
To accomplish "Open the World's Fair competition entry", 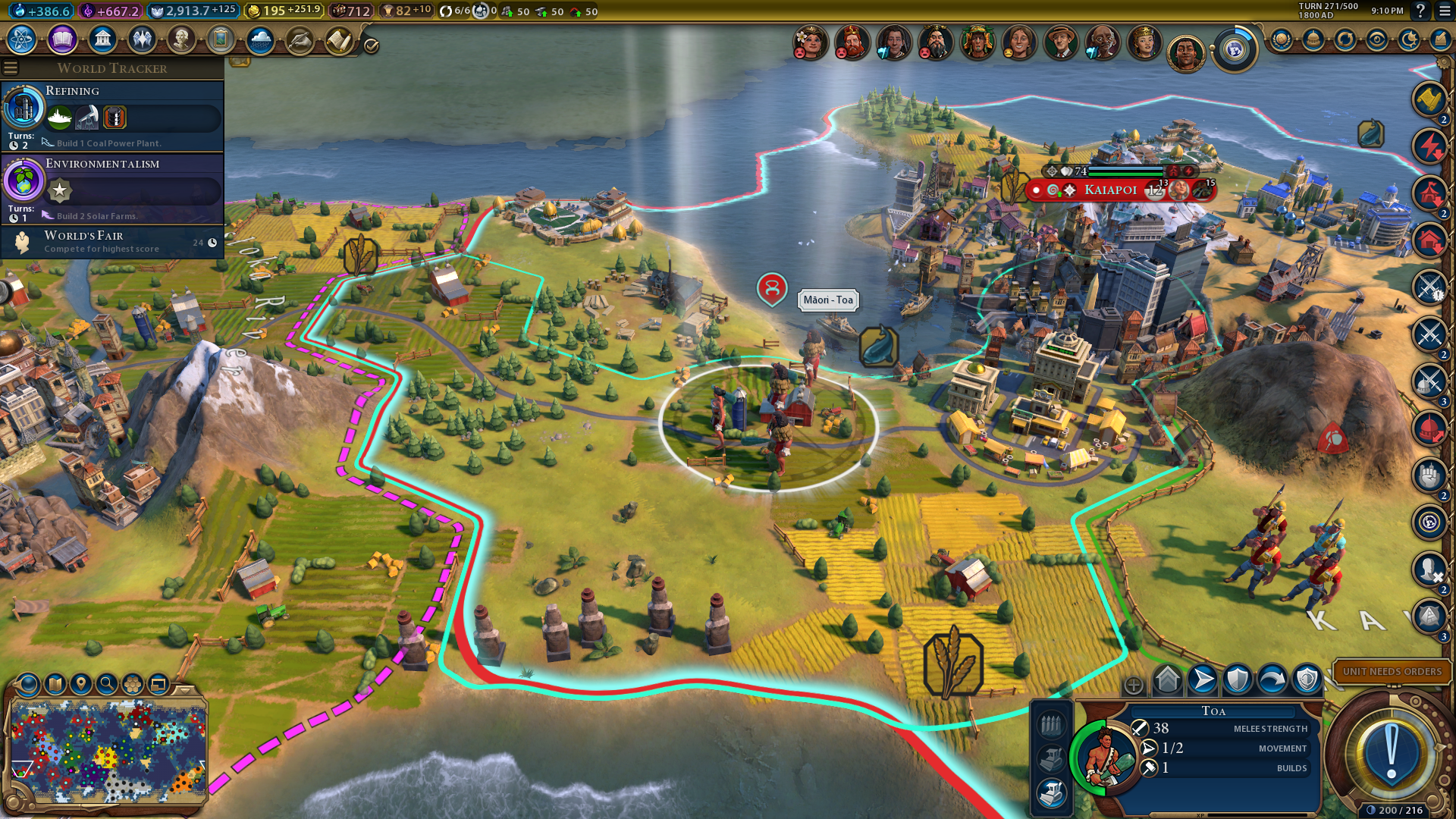I will coord(112,242).
